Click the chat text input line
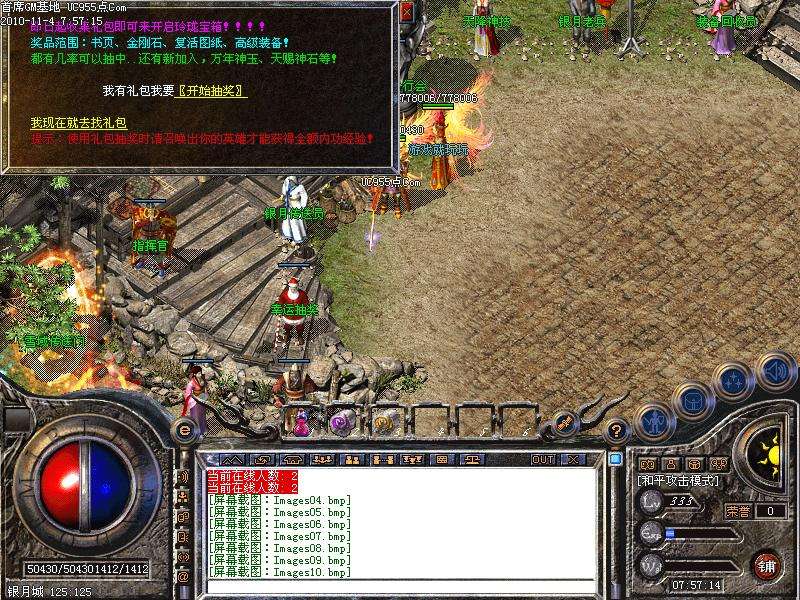This screenshot has width=800, height=600. tap(400, 587)
